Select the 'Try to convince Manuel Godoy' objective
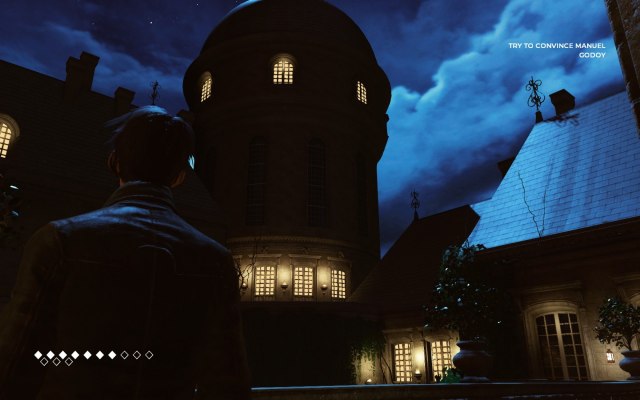The height and width of the screenshot is (400, 640). coord(557,50)
